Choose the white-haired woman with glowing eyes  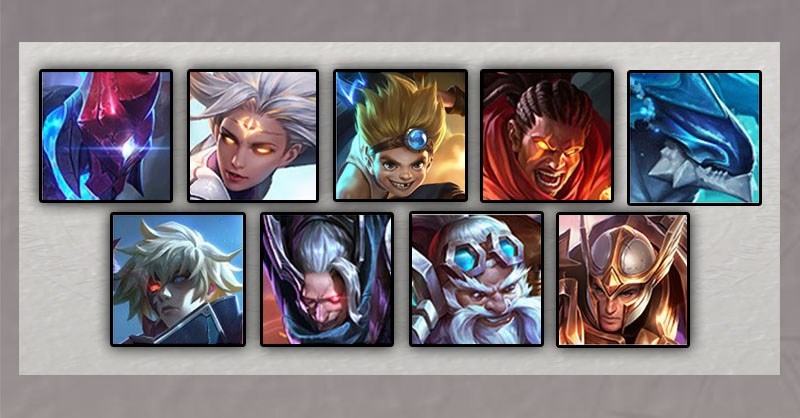253,136
